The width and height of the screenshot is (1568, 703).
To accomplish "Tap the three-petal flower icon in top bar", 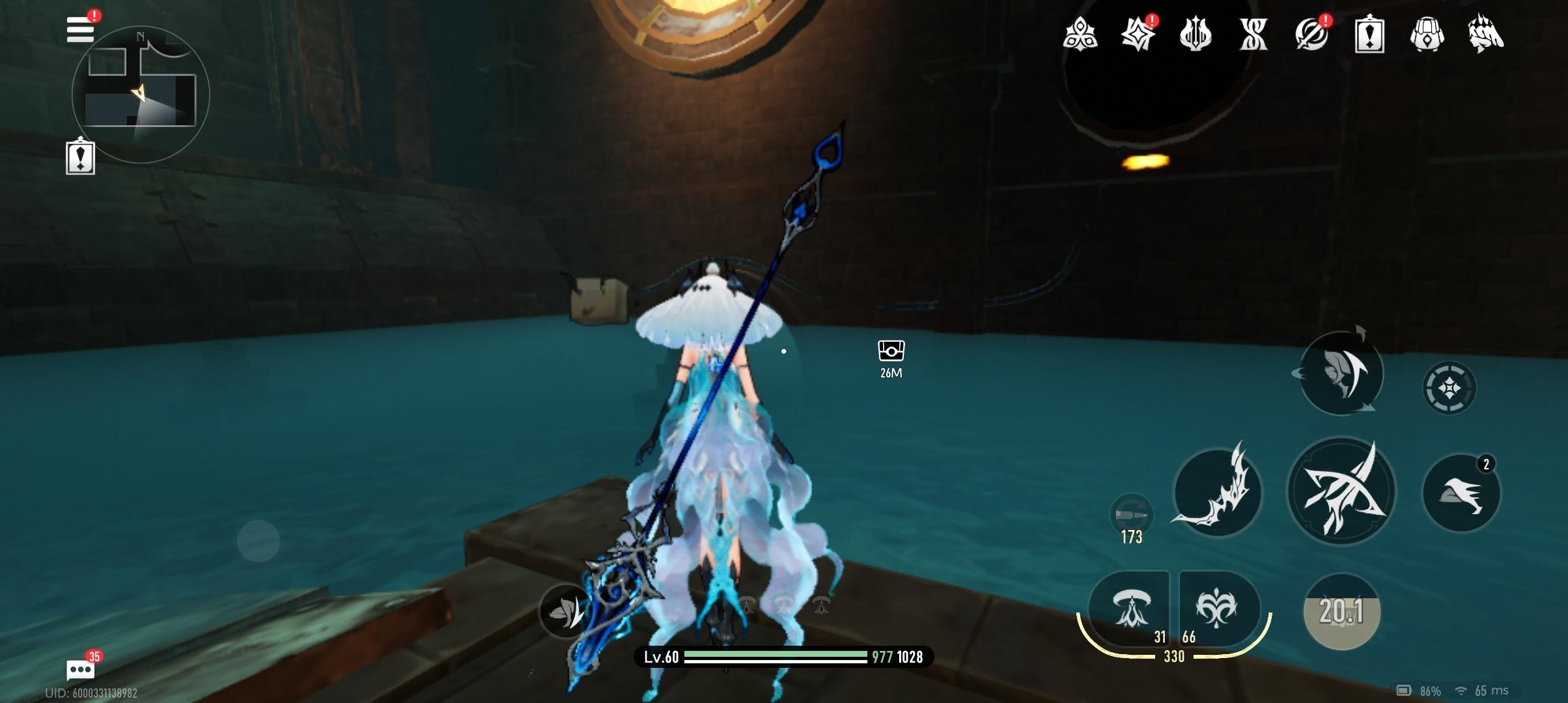I will pos(1080,34).
